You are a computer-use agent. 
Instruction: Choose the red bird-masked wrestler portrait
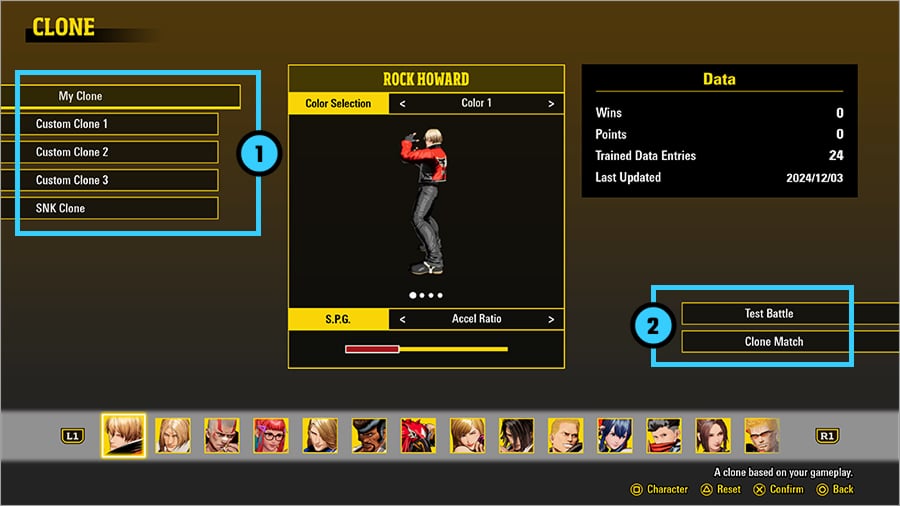[x=418, y=436]
